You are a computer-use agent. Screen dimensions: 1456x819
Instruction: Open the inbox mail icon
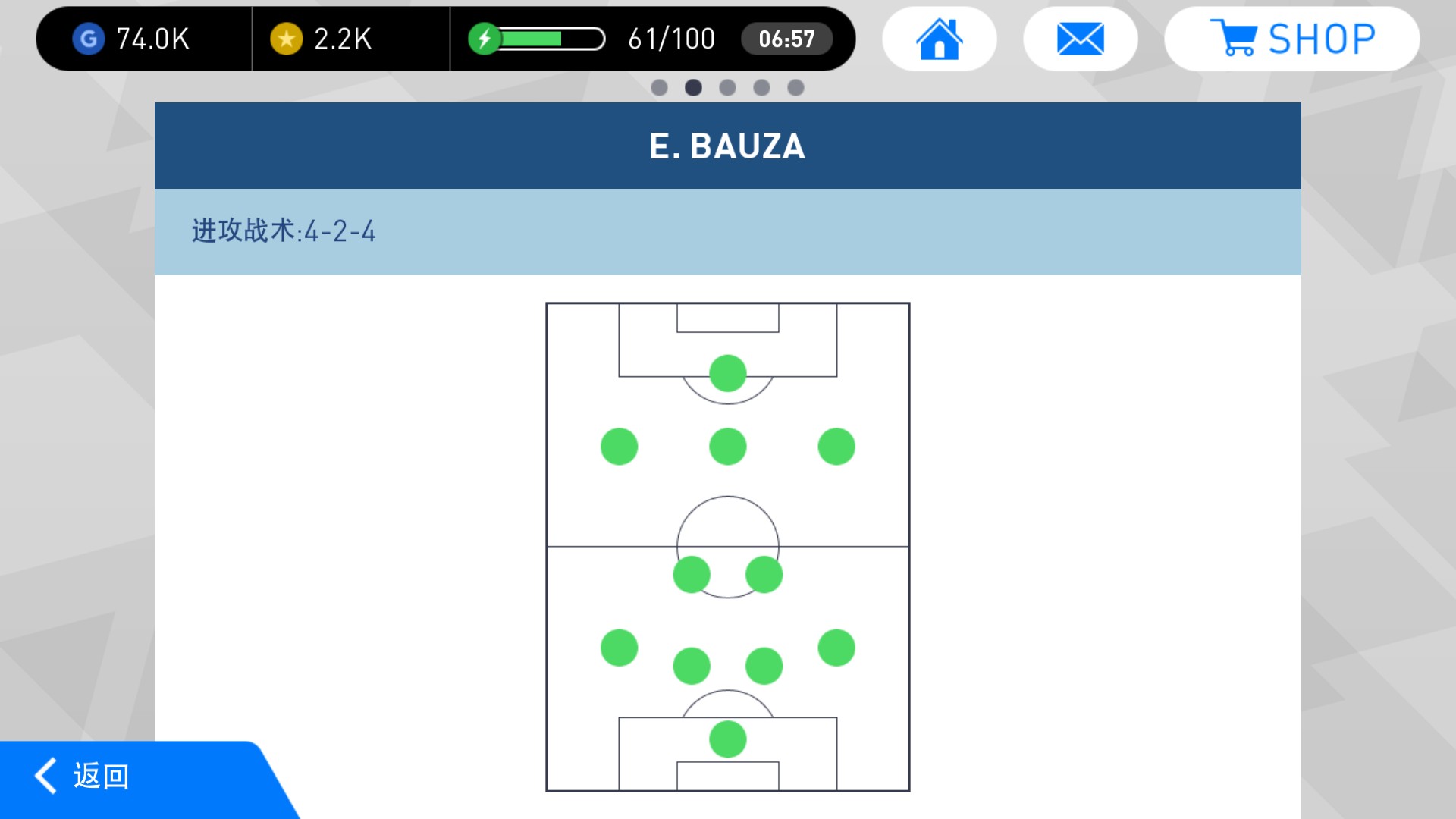coord(1080,38)
